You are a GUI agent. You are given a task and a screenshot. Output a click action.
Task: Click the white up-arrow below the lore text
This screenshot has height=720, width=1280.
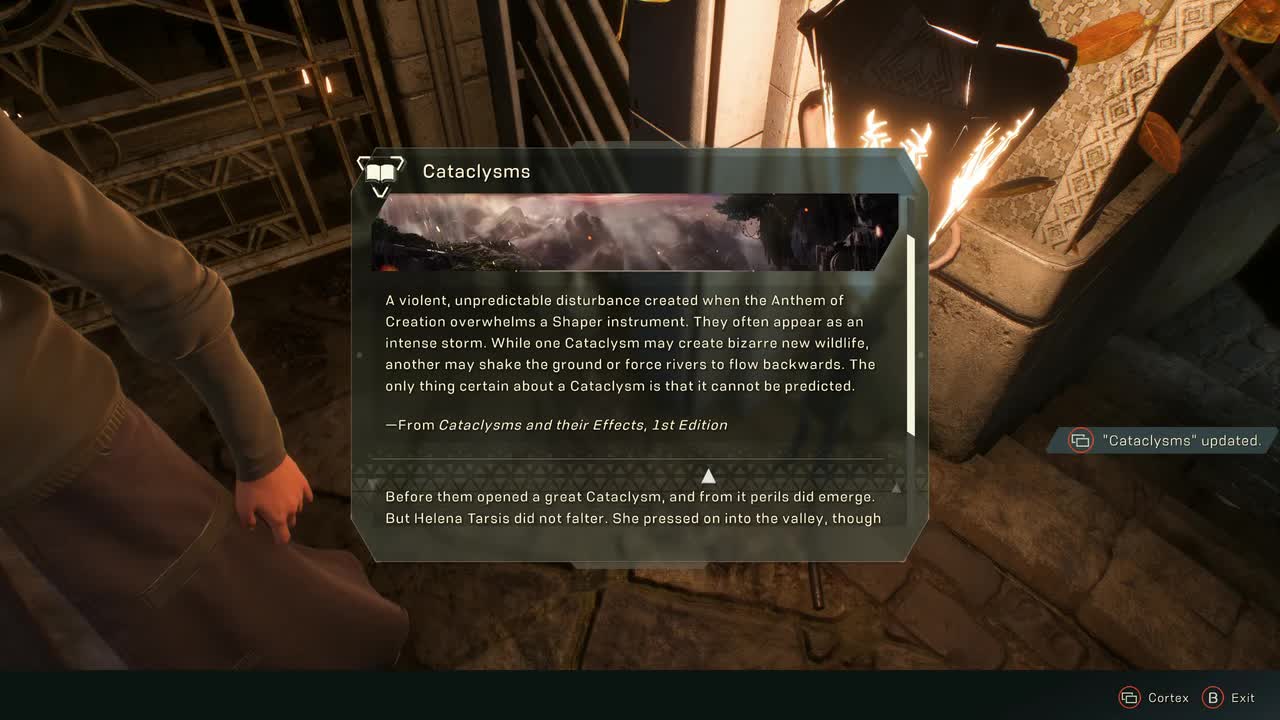coord(708,476)
